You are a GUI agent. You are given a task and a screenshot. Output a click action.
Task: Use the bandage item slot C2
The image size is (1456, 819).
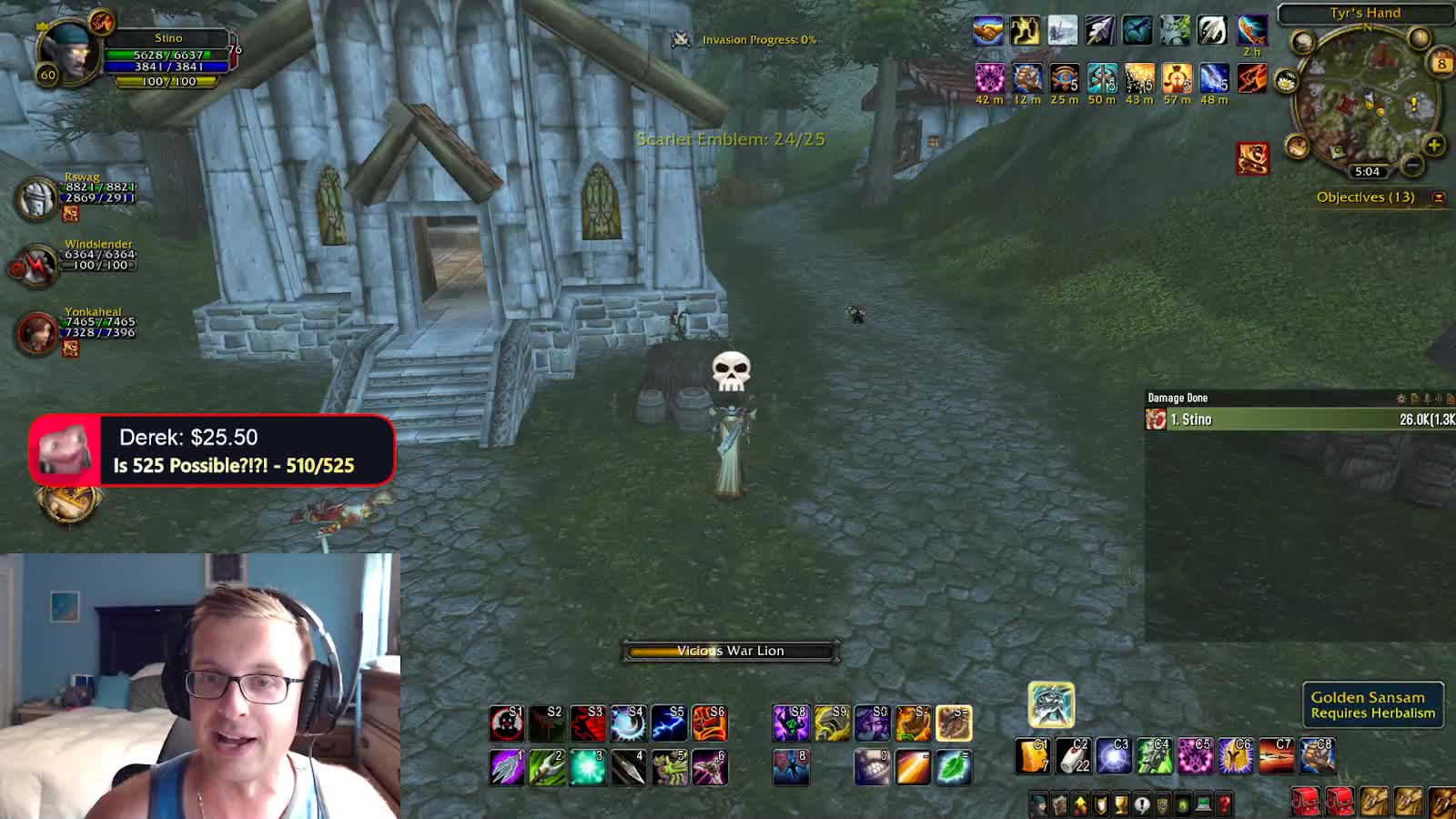point(1073,756)
